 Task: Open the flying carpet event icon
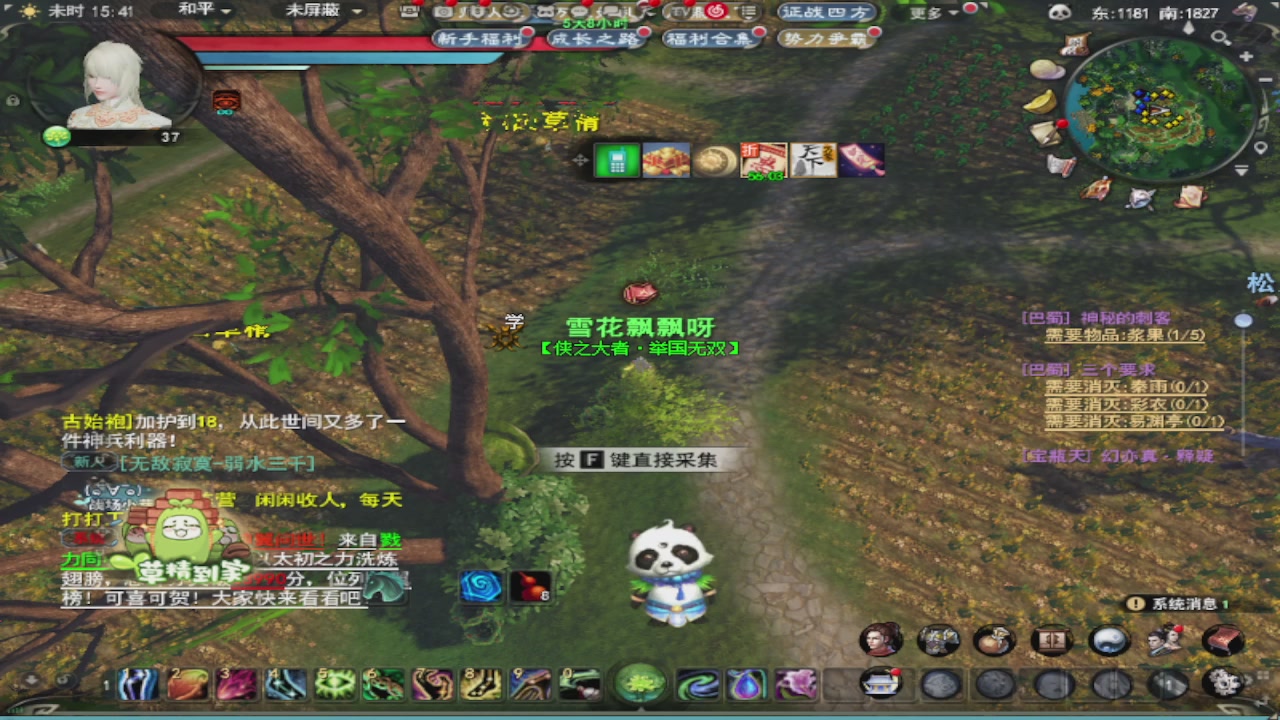(861, 158)
